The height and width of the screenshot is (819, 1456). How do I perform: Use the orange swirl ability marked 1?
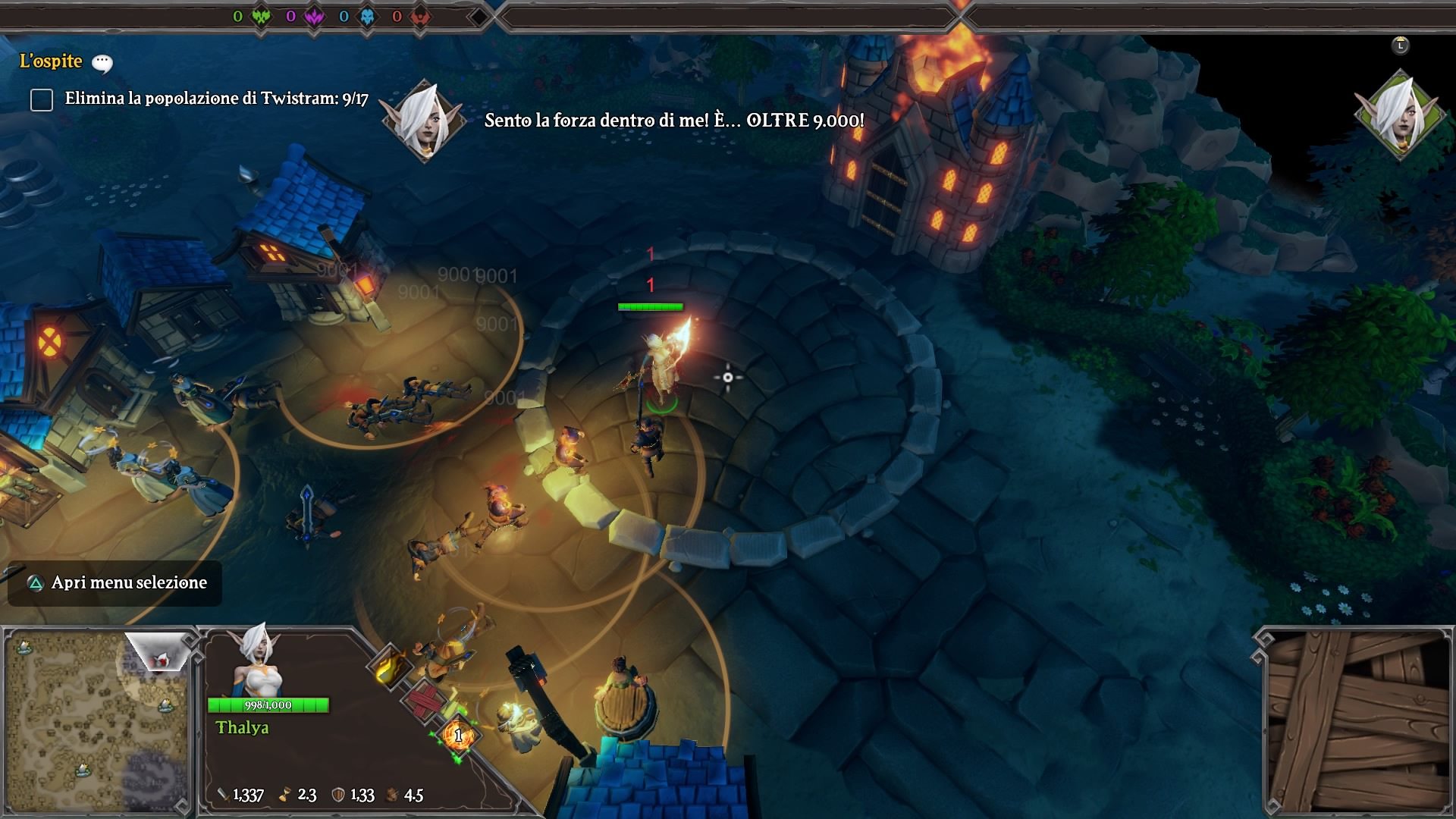(x=458, y=734)
